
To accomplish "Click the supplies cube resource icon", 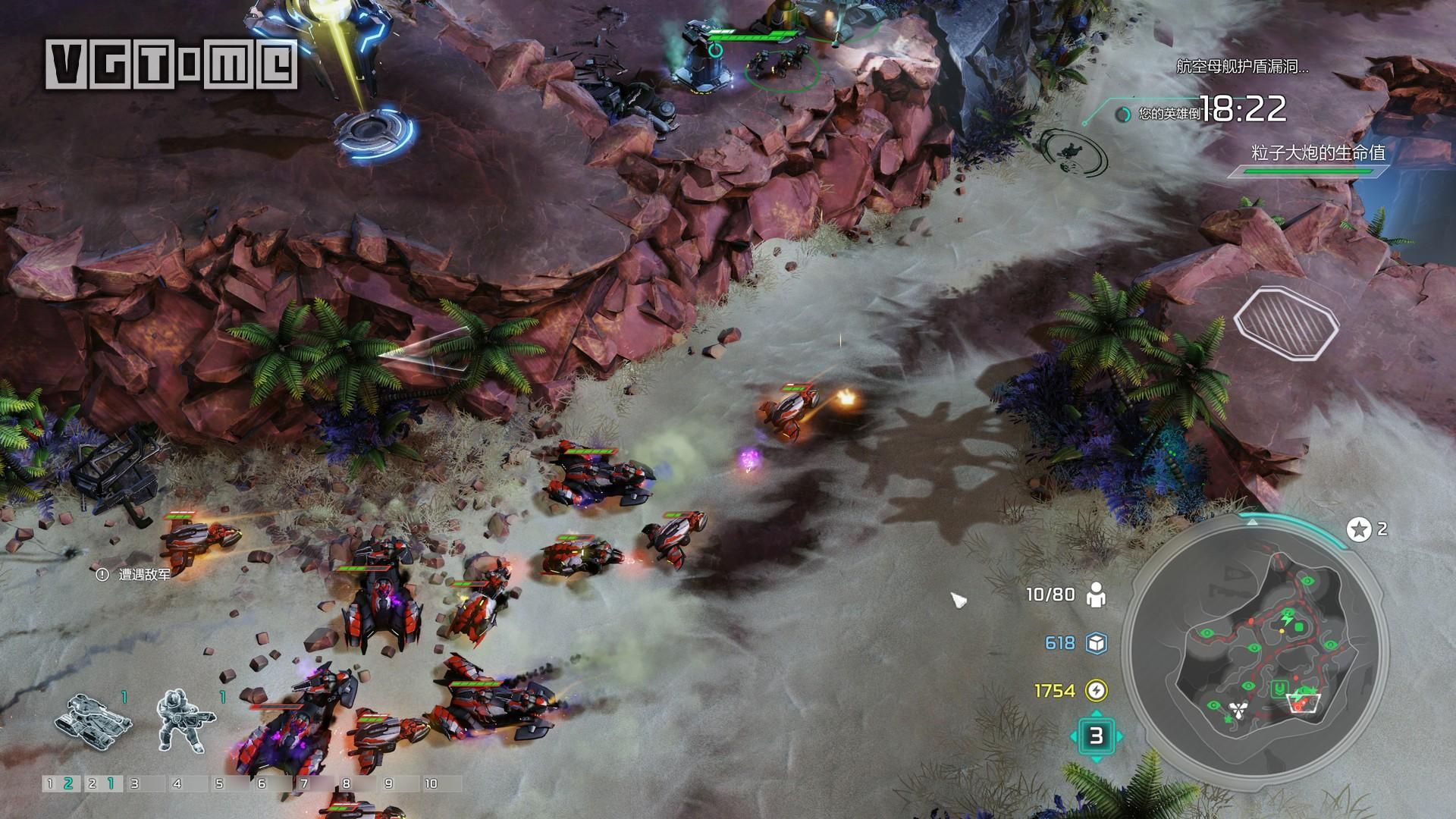I will (x=1096, y=643).
